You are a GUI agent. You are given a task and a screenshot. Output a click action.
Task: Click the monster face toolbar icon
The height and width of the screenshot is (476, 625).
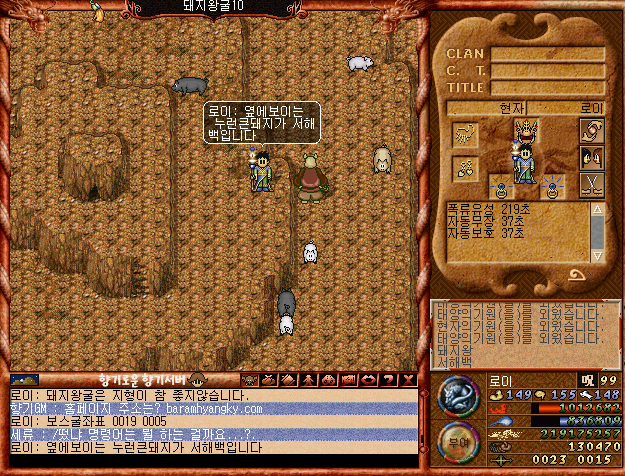pyautogui.click(x=249, y=380)
